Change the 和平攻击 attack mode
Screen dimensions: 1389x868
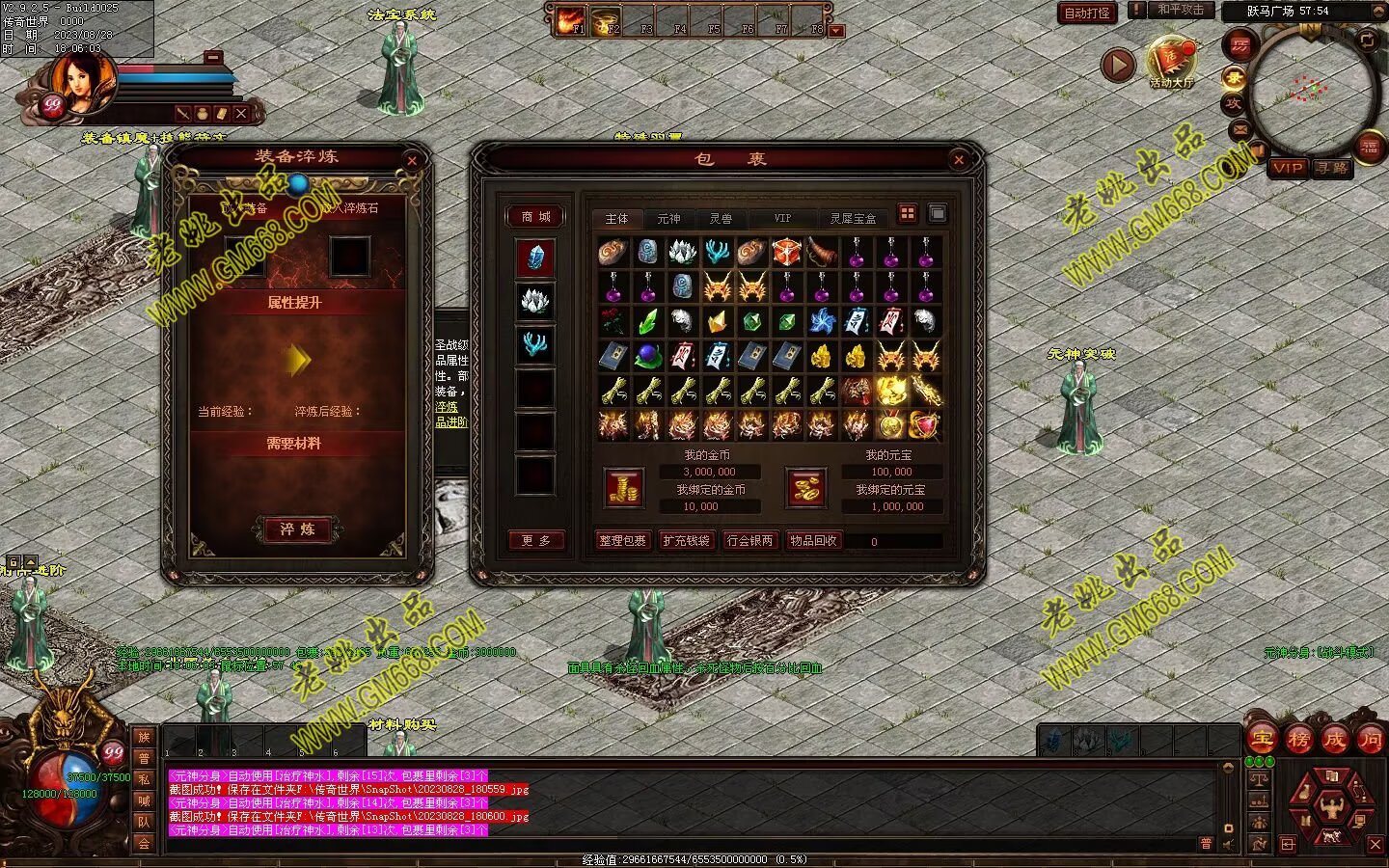[x=1181, y=10]
